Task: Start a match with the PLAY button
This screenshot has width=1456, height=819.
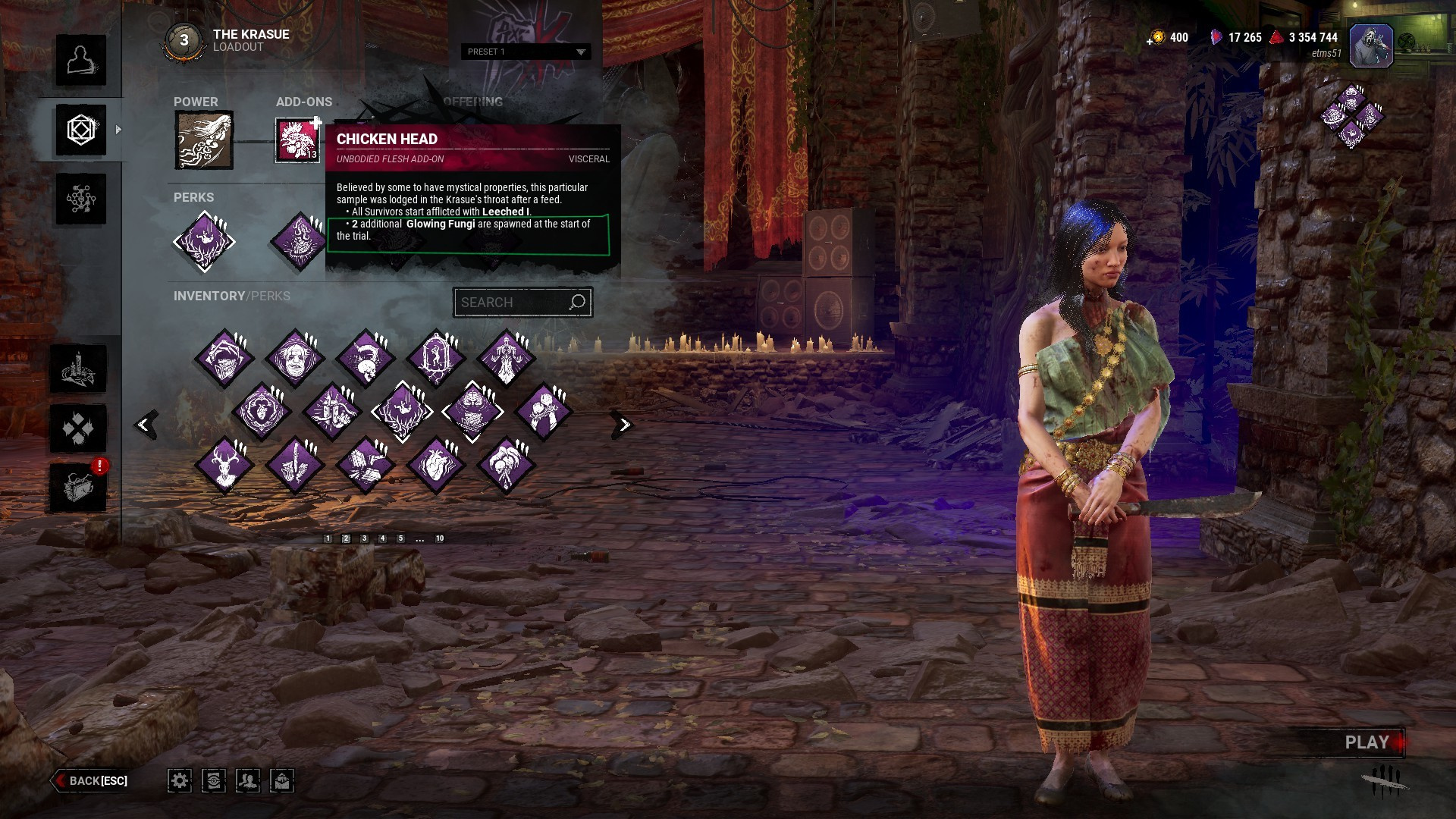Action: pos(1366,742)
